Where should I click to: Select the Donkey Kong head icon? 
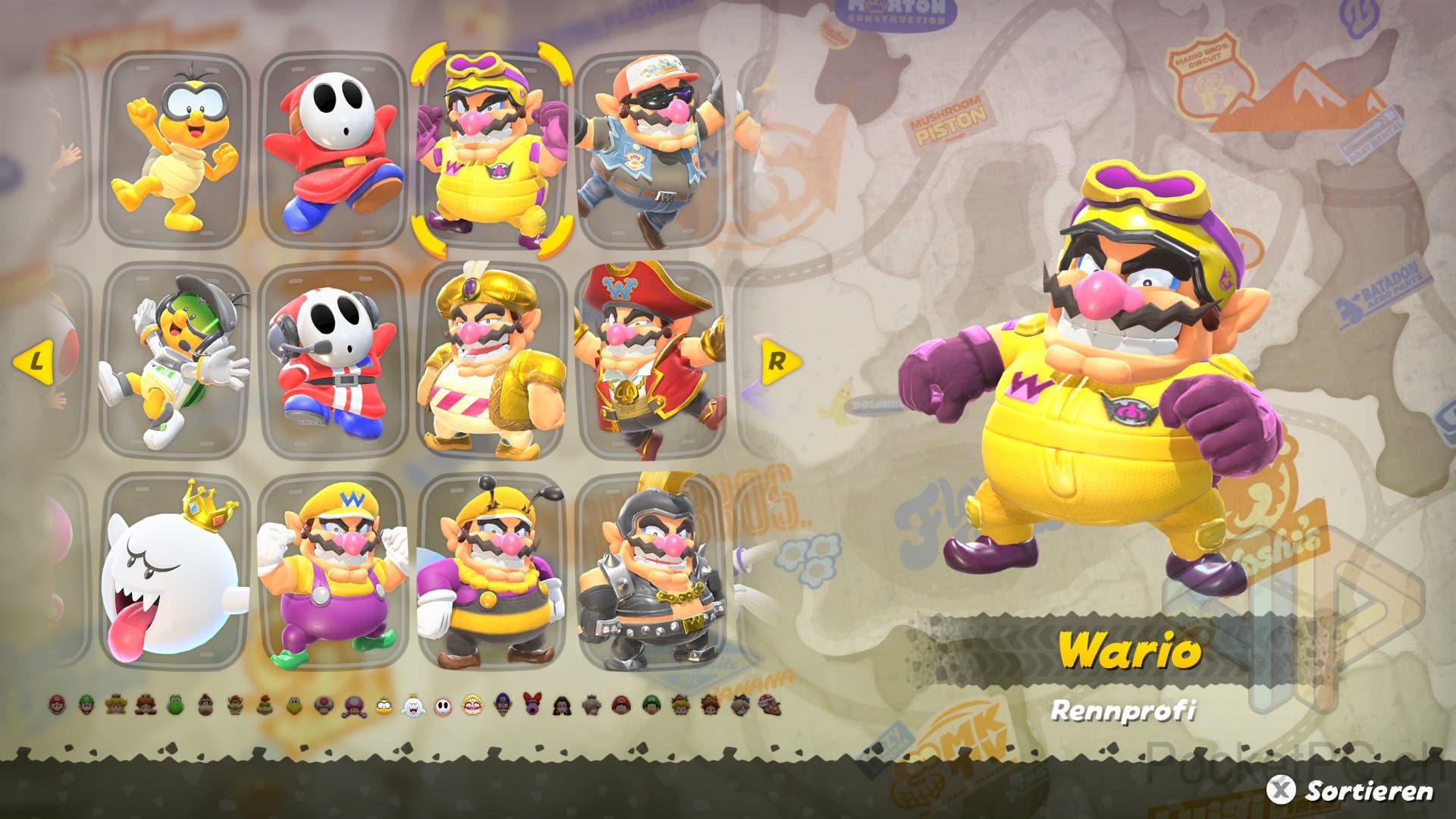coord(206,706)
